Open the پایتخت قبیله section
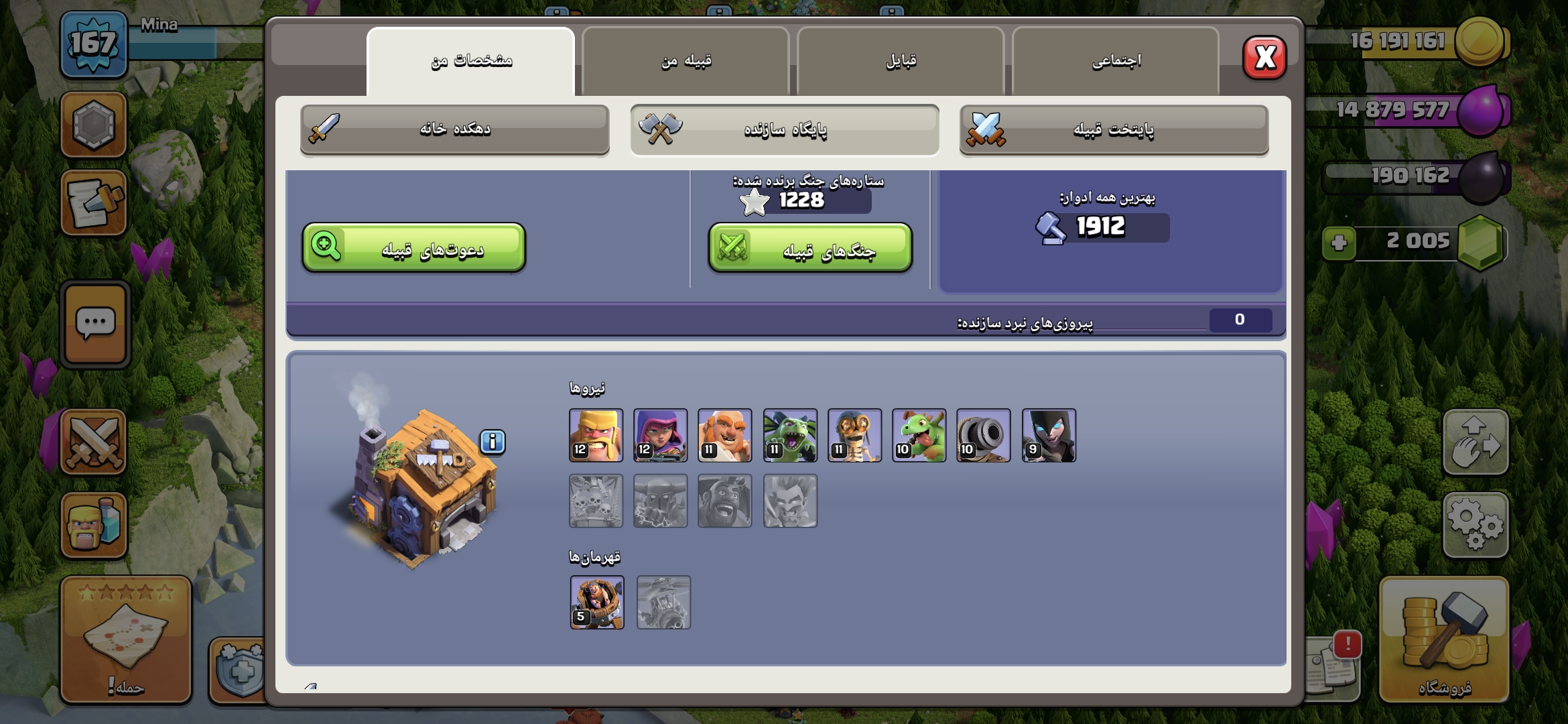The height and width of the screenshot is (724, 1568). point(1114,129)
